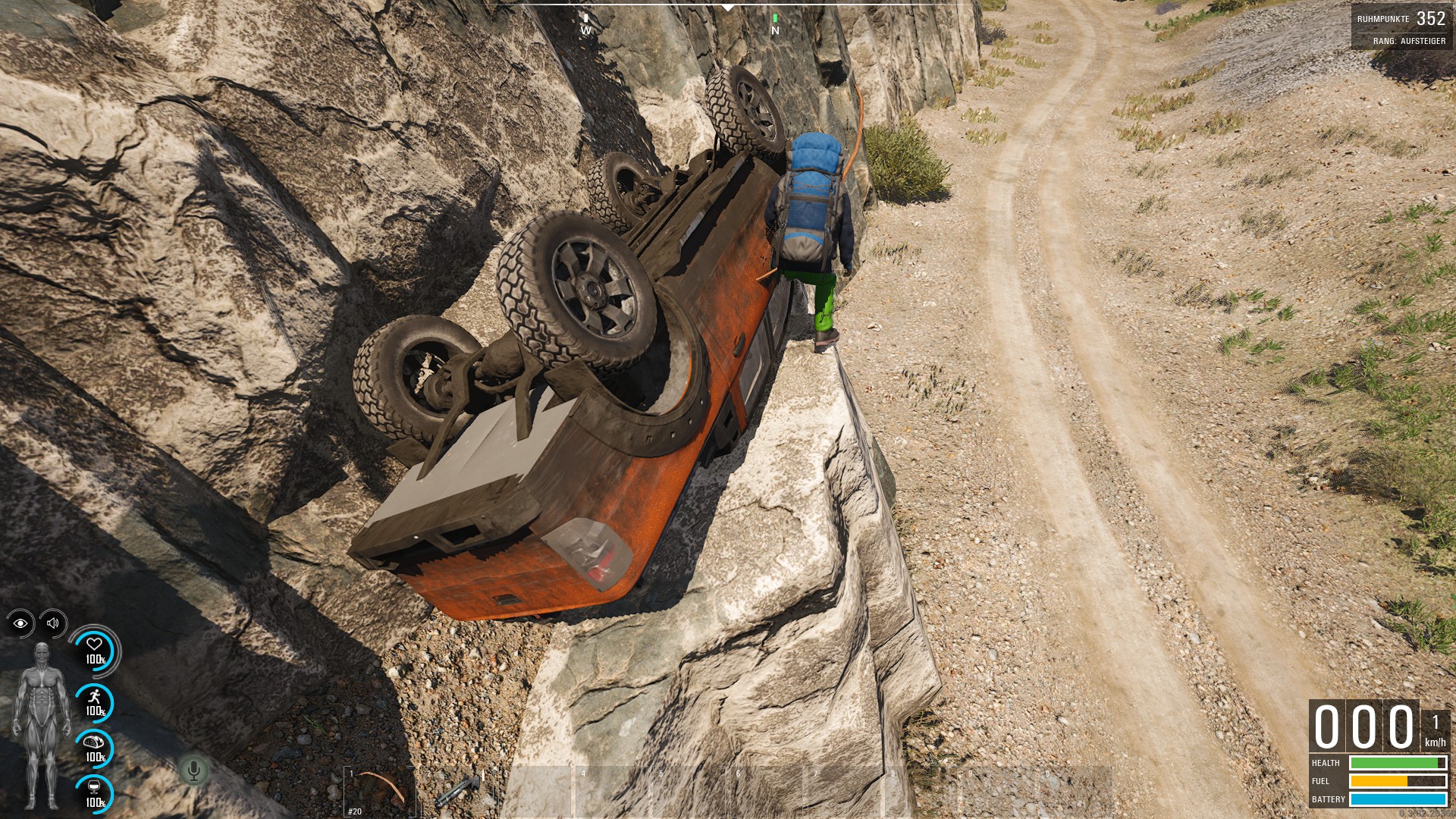The image size is (1456, 819).
Task: Open the body muscle figure status
Action: point(40,726)
